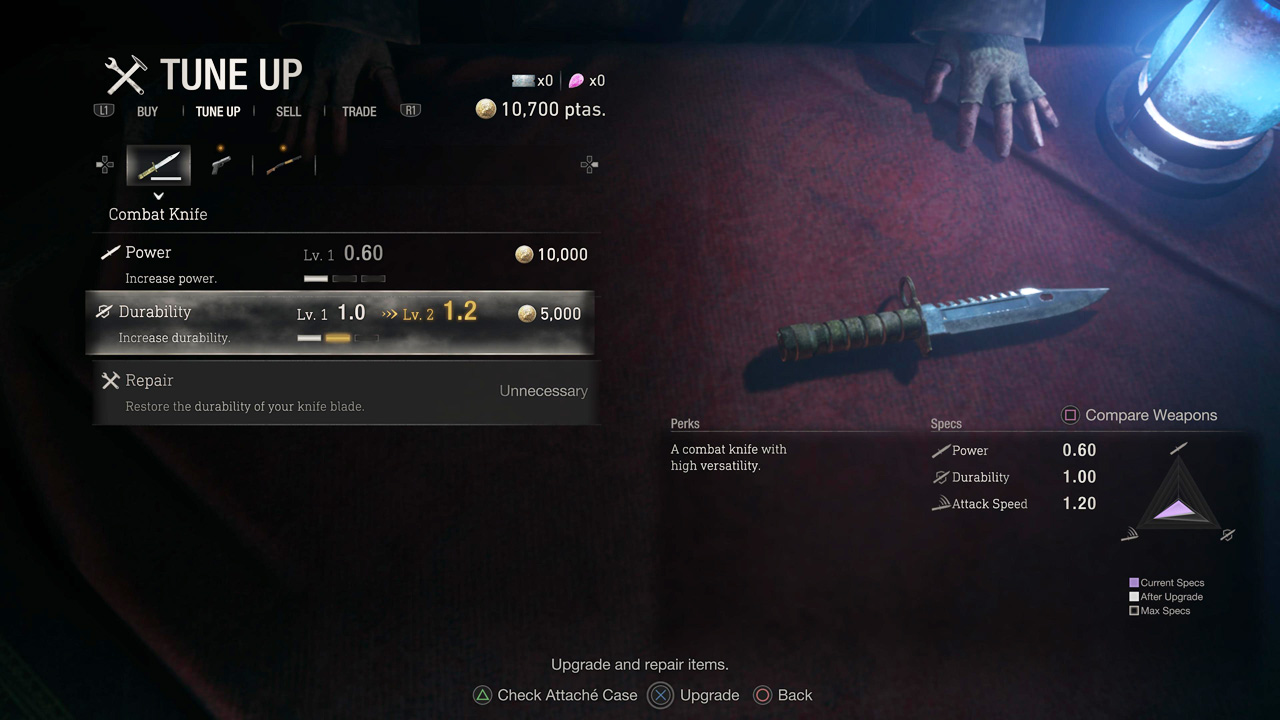Click the pink spinel gem icon
Screen dimensions: 1280x720
pyautogui.click(x=578, y=80)
